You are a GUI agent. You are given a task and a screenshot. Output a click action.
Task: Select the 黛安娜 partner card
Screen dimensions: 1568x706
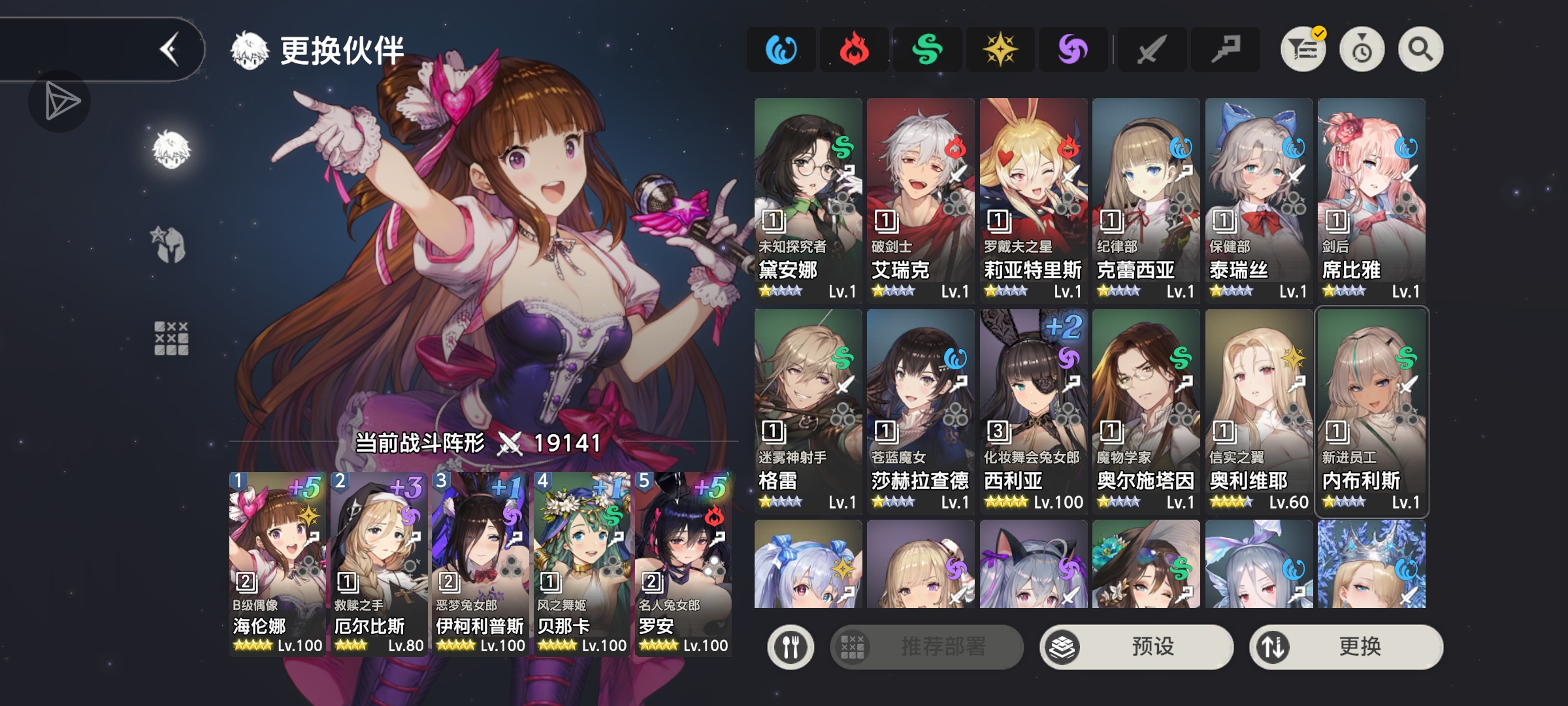[x=808, y=200]
